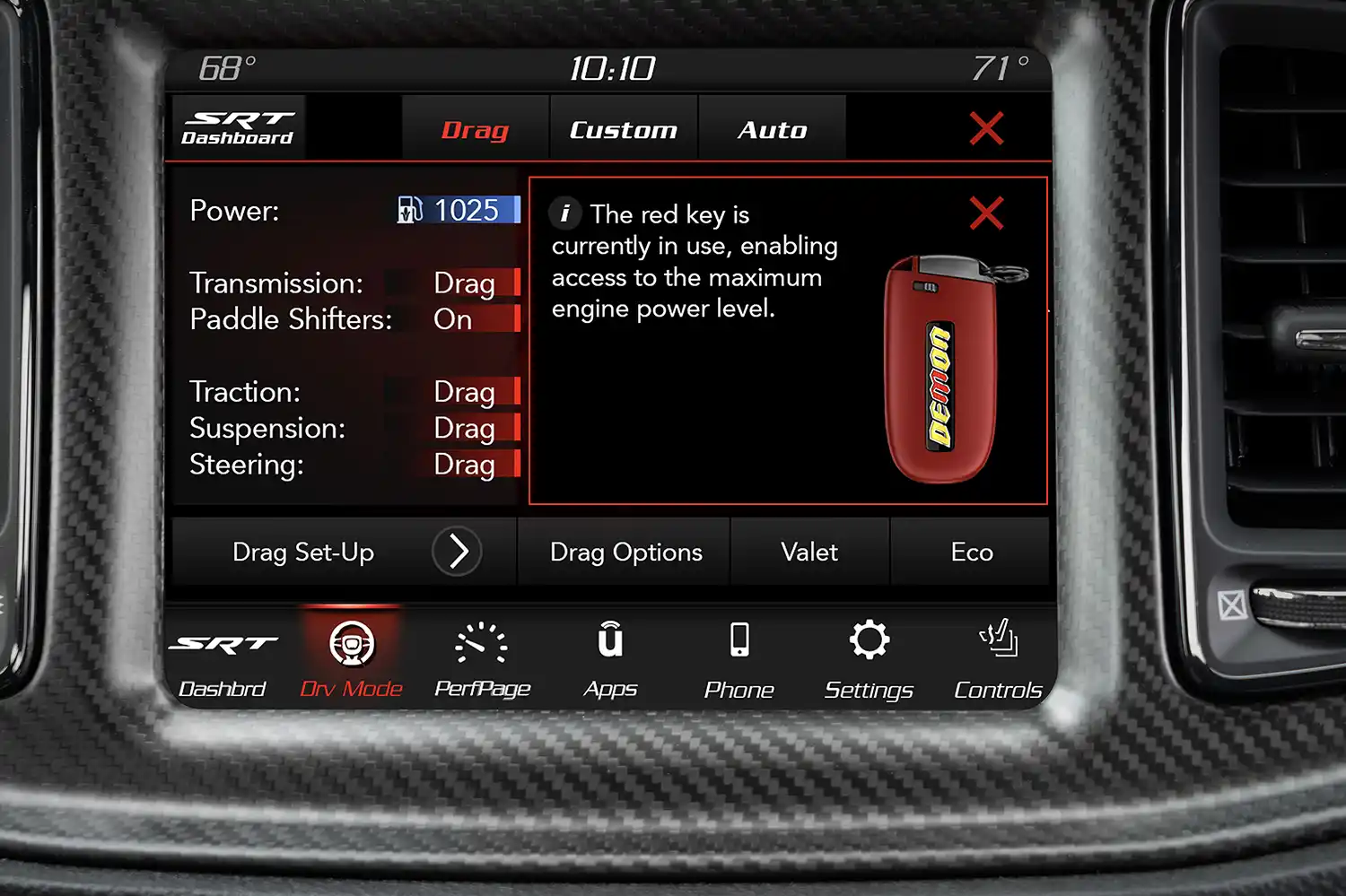Open the Settings gear icon

click(869, 640)
